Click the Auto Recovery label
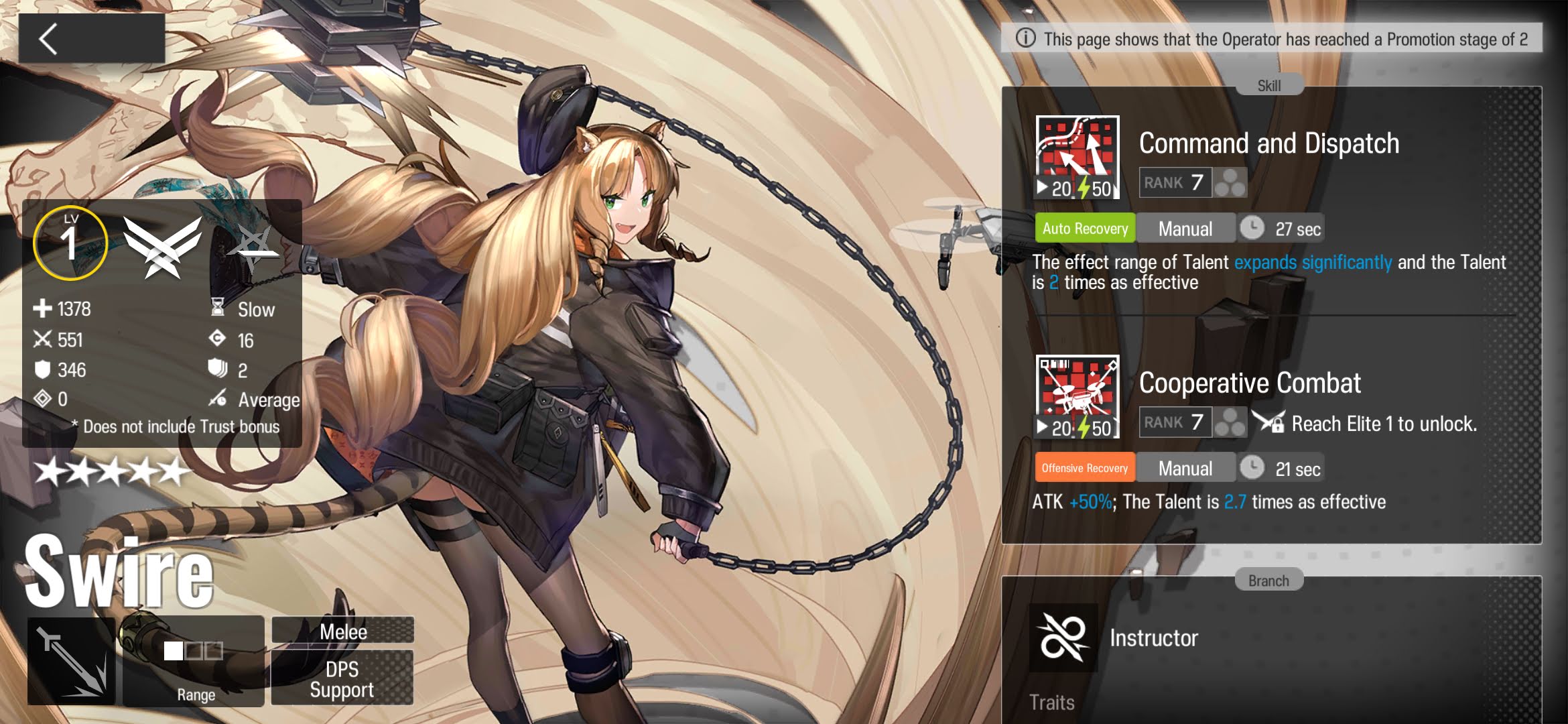Viewport: 1568px width, 724px height. (x=1085, y=229)
